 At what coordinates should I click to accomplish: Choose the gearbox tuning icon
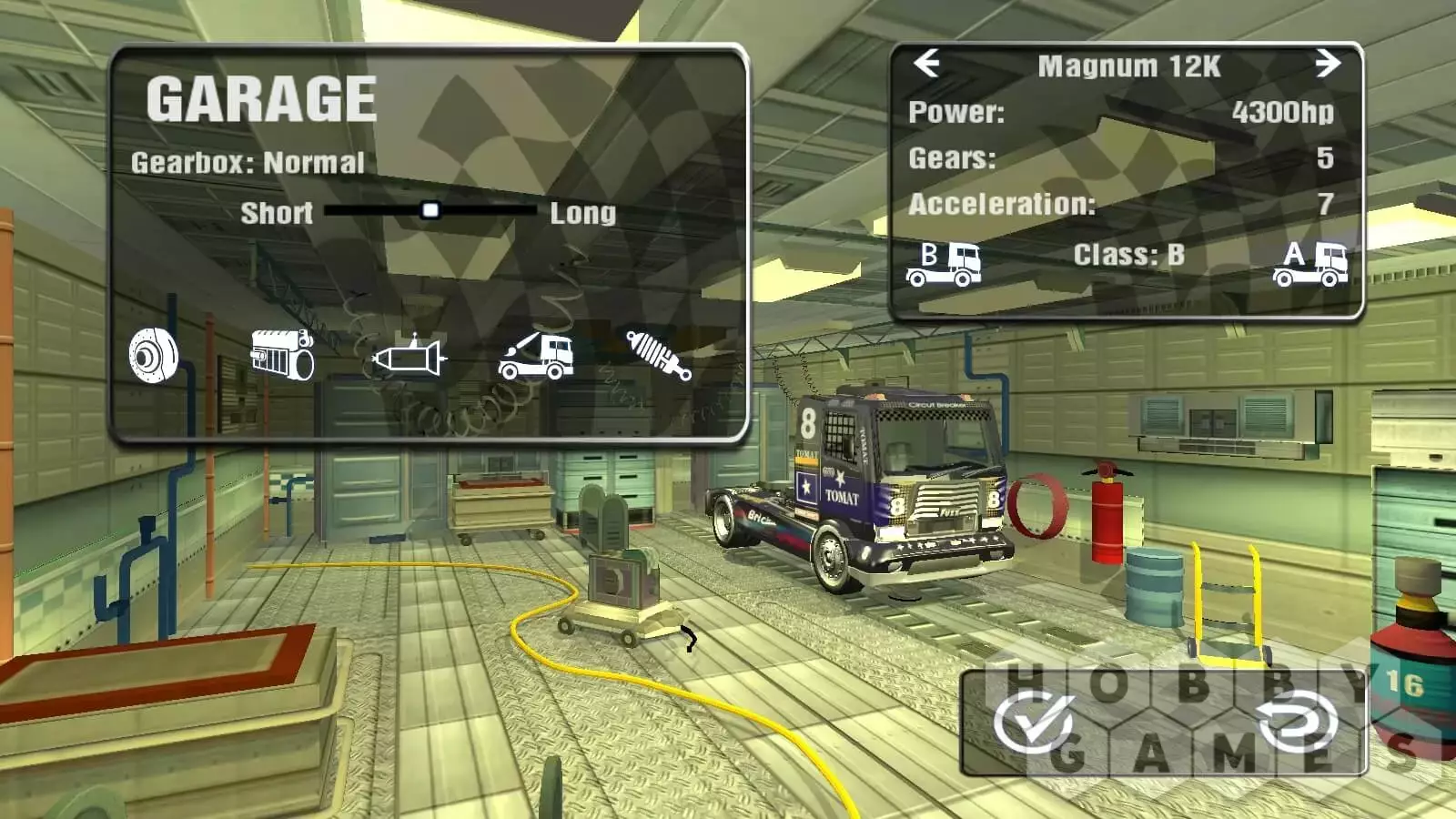[x=409, y=357]
